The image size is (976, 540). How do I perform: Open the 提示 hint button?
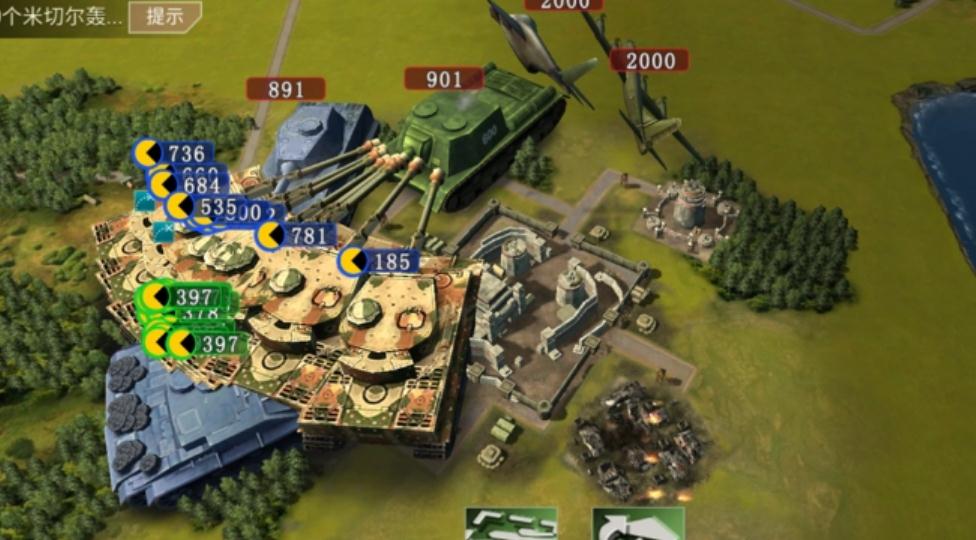164,16
